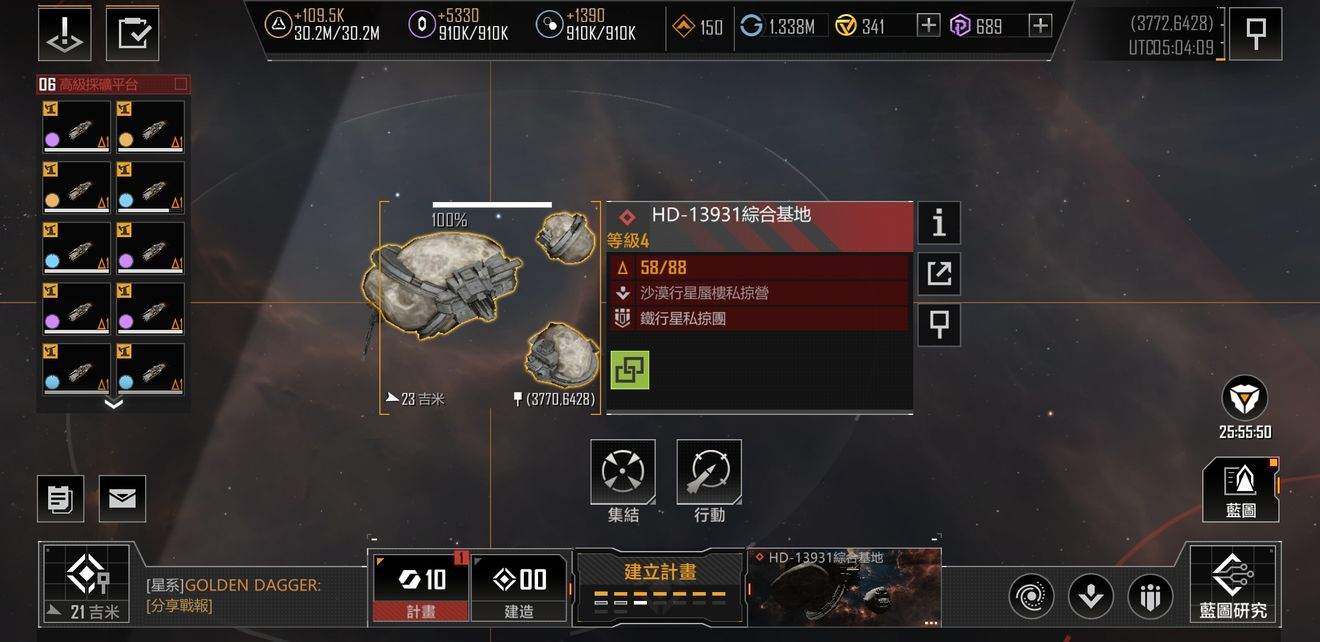
Task: Bookmark the HD-13931 base
Action: click(938, 324)
